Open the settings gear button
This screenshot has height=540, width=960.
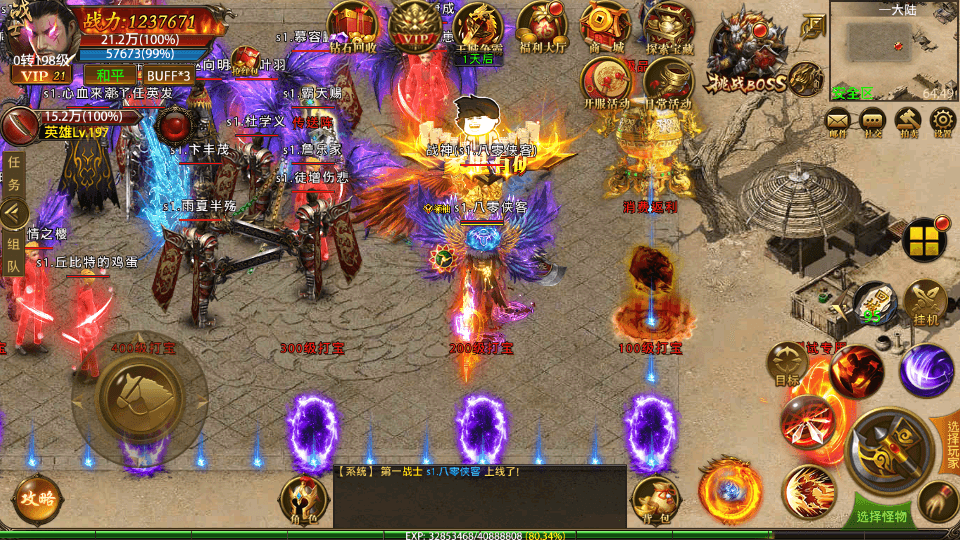click(x=942, y=122)
